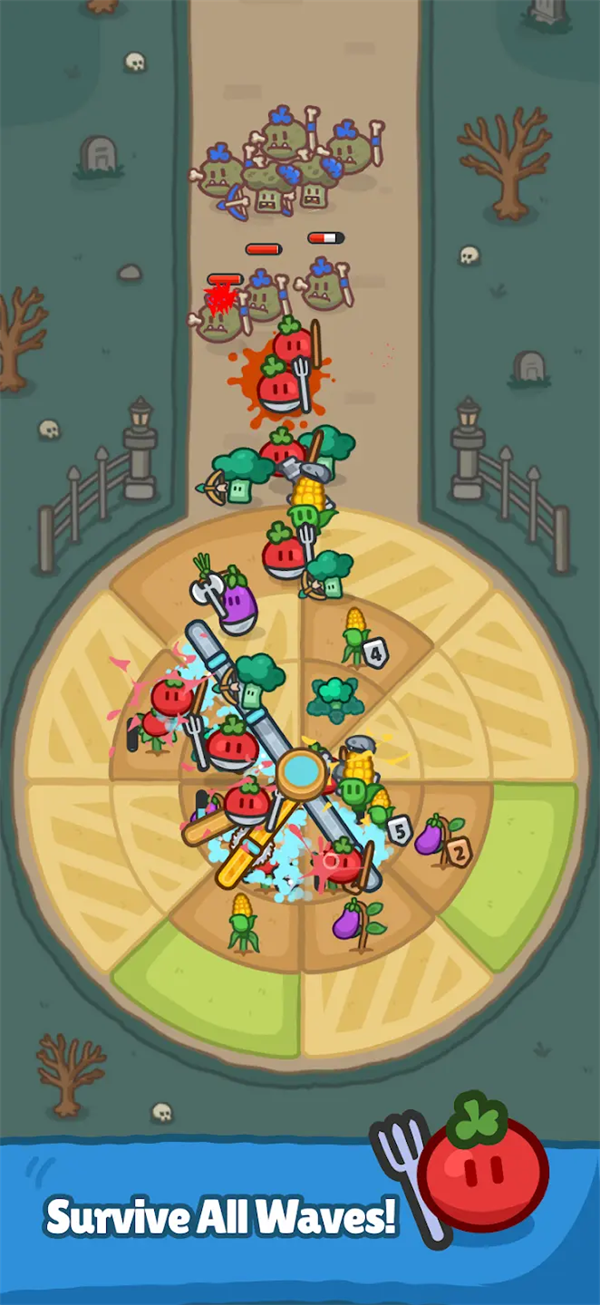Choose the green cabbage crop plot
This screenshot has height=1305, width=600.
pos(334,696)
